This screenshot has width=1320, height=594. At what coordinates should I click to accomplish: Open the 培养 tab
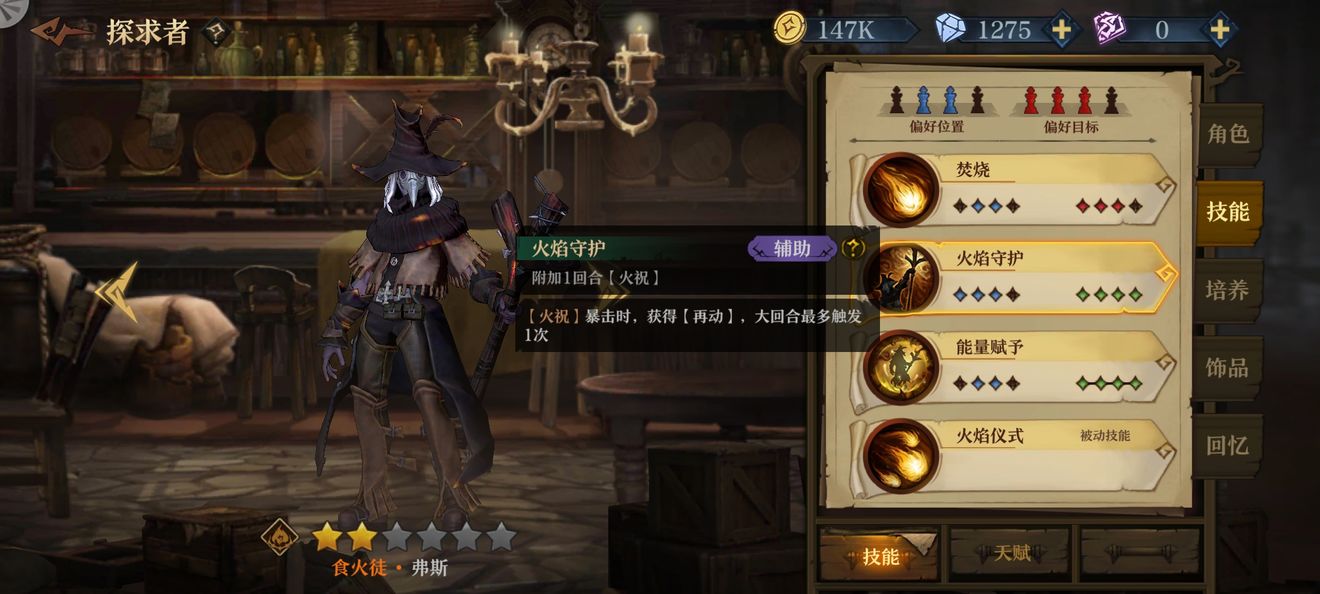(x=1228, y=290)
